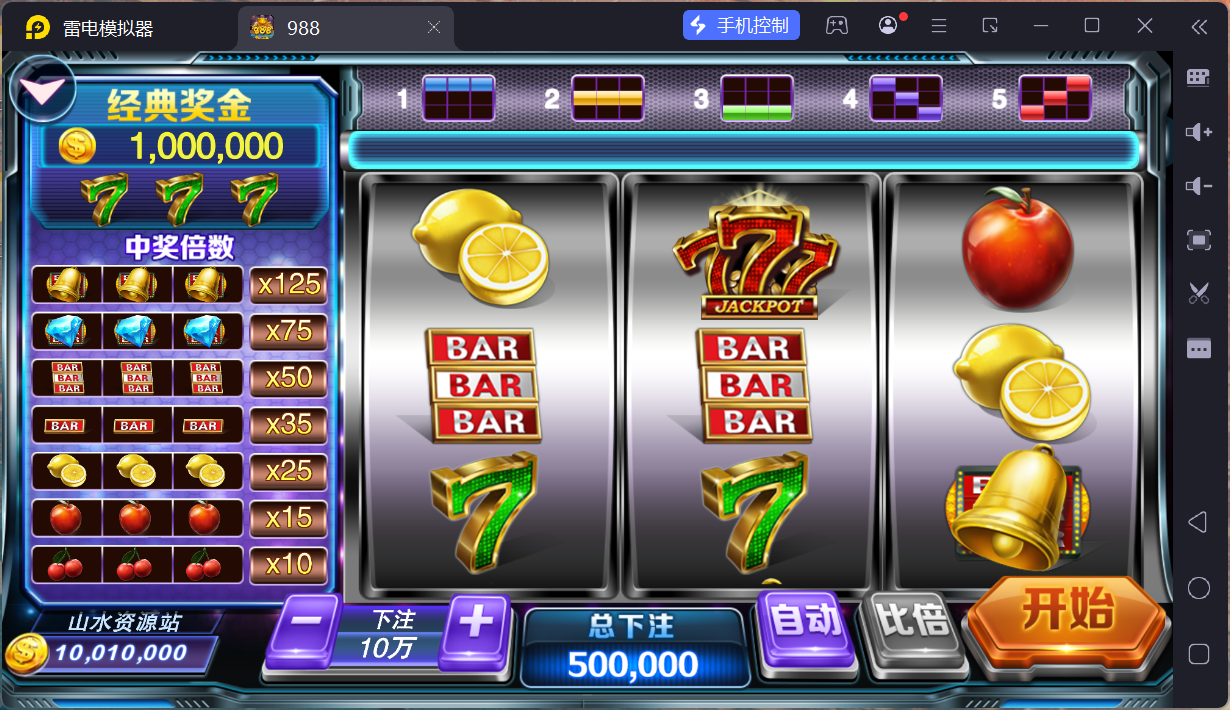Open the 手机控制 phone control button
Screen dimensions: 1230x710
741,26
